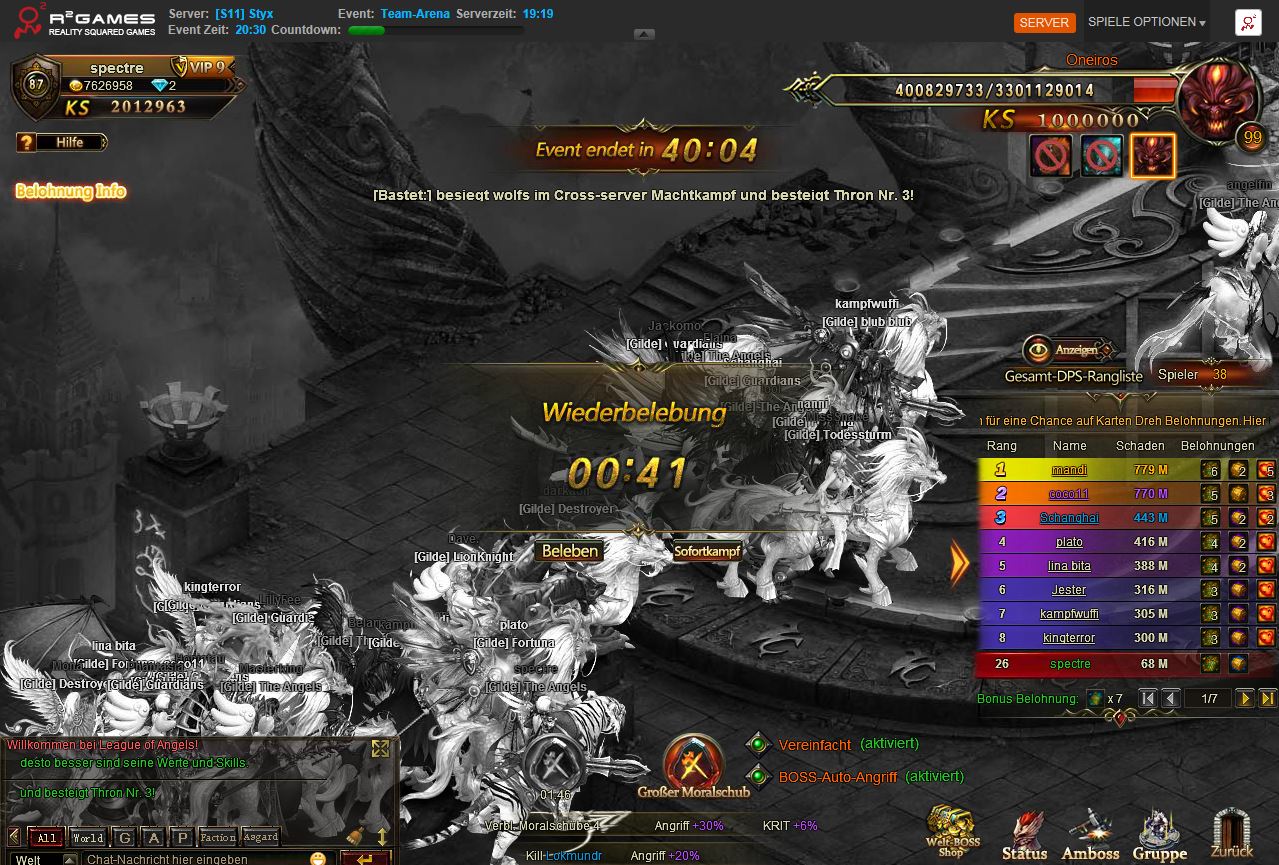Switch chat to the Faction tab
The image size is (1279, 865).
[217, 838]
